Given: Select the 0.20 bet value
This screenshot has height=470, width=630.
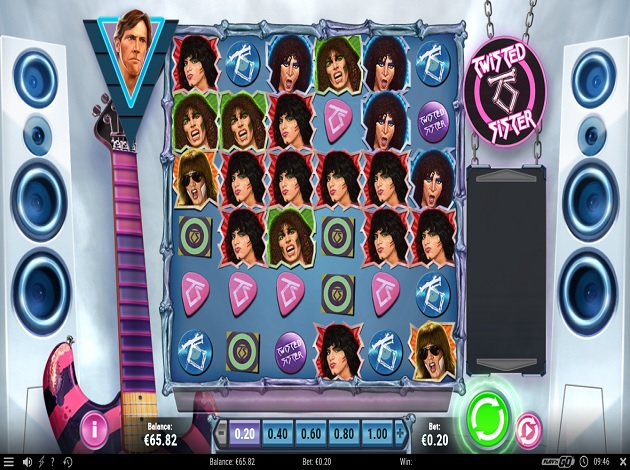Looking at the screenshot, I should [x=243, y=434].
